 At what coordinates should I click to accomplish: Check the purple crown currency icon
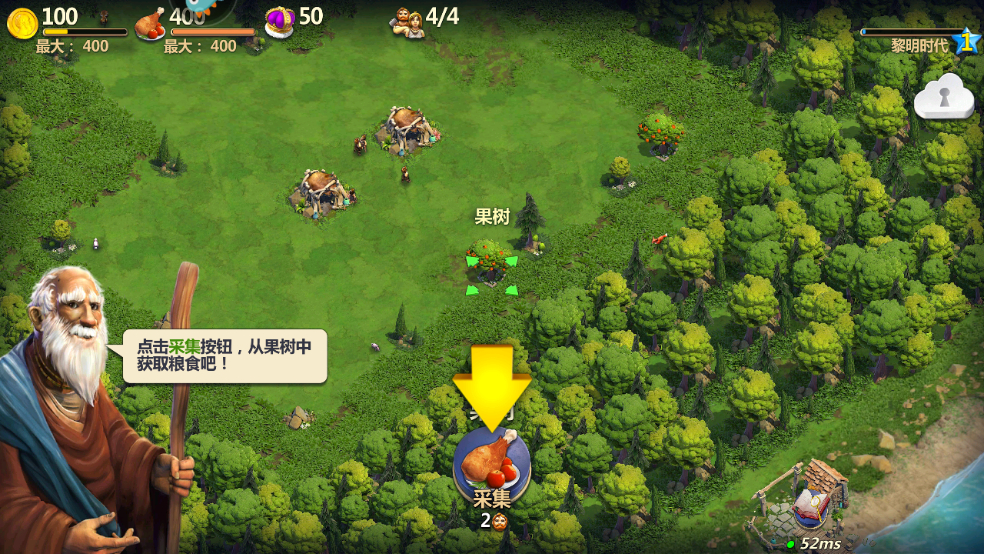coord(279,20)
